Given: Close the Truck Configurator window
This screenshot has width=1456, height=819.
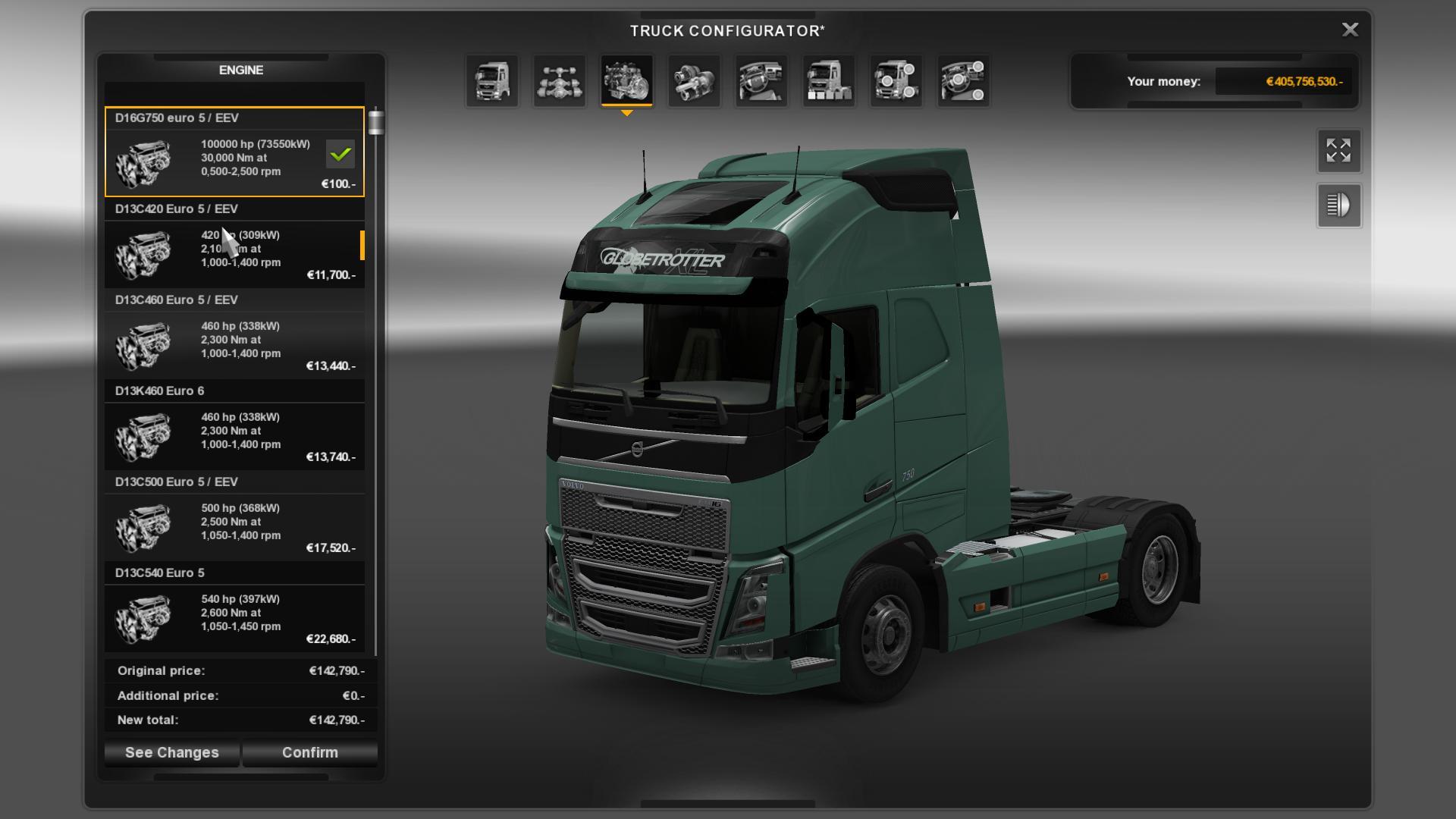Looking at the screenshot, I should 1350,30.
